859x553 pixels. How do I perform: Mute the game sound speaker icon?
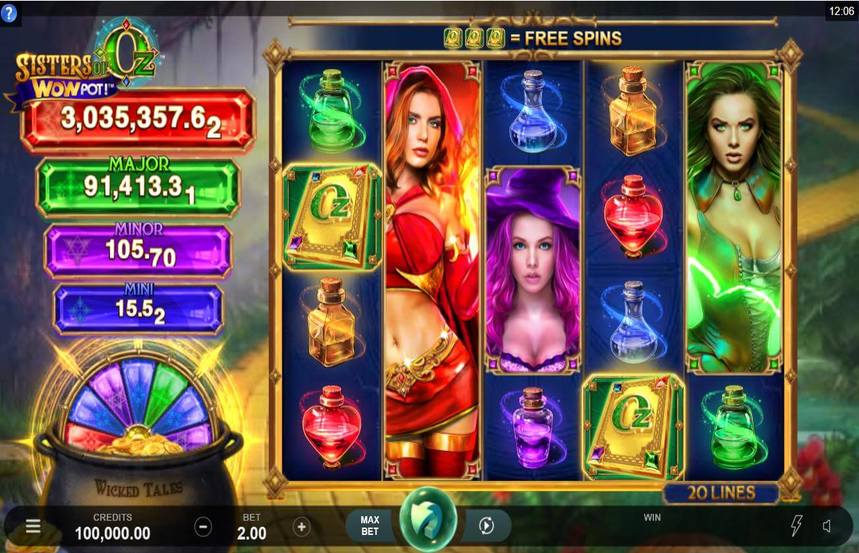829,526
